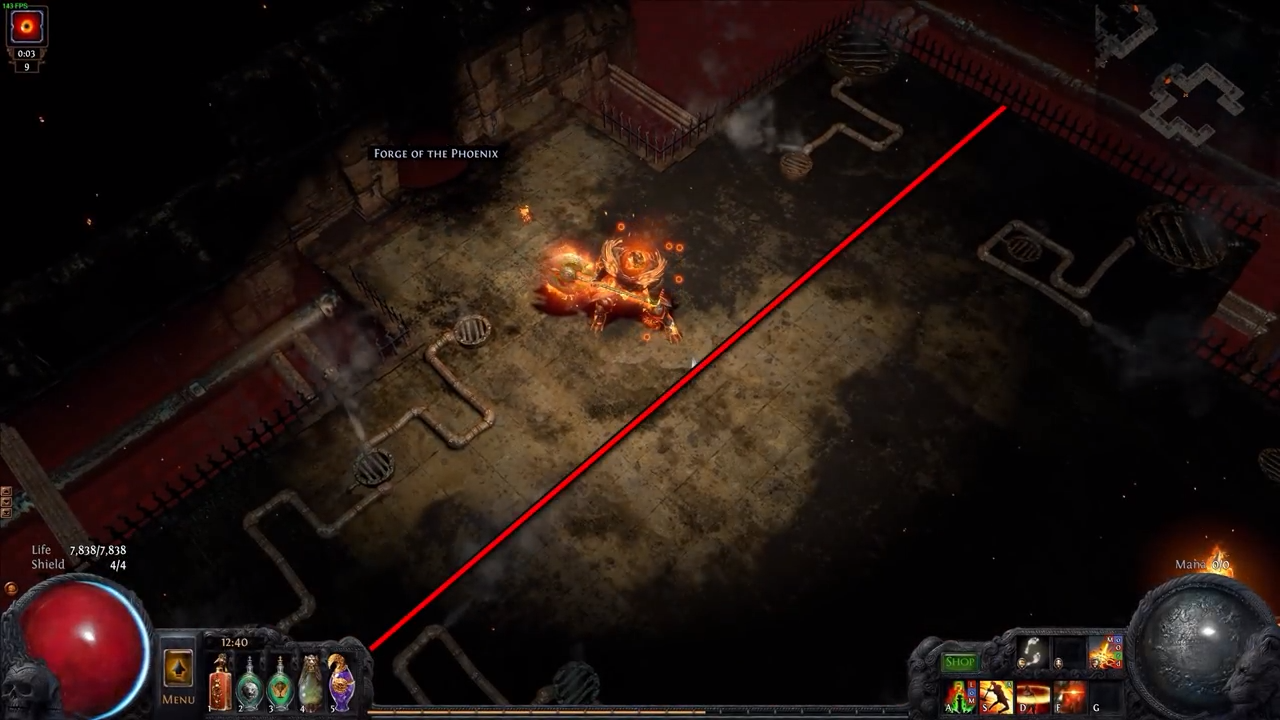Select the lion-headed charm in slot 4
Screen dimensions: 1280x720
tap(310, 686)
